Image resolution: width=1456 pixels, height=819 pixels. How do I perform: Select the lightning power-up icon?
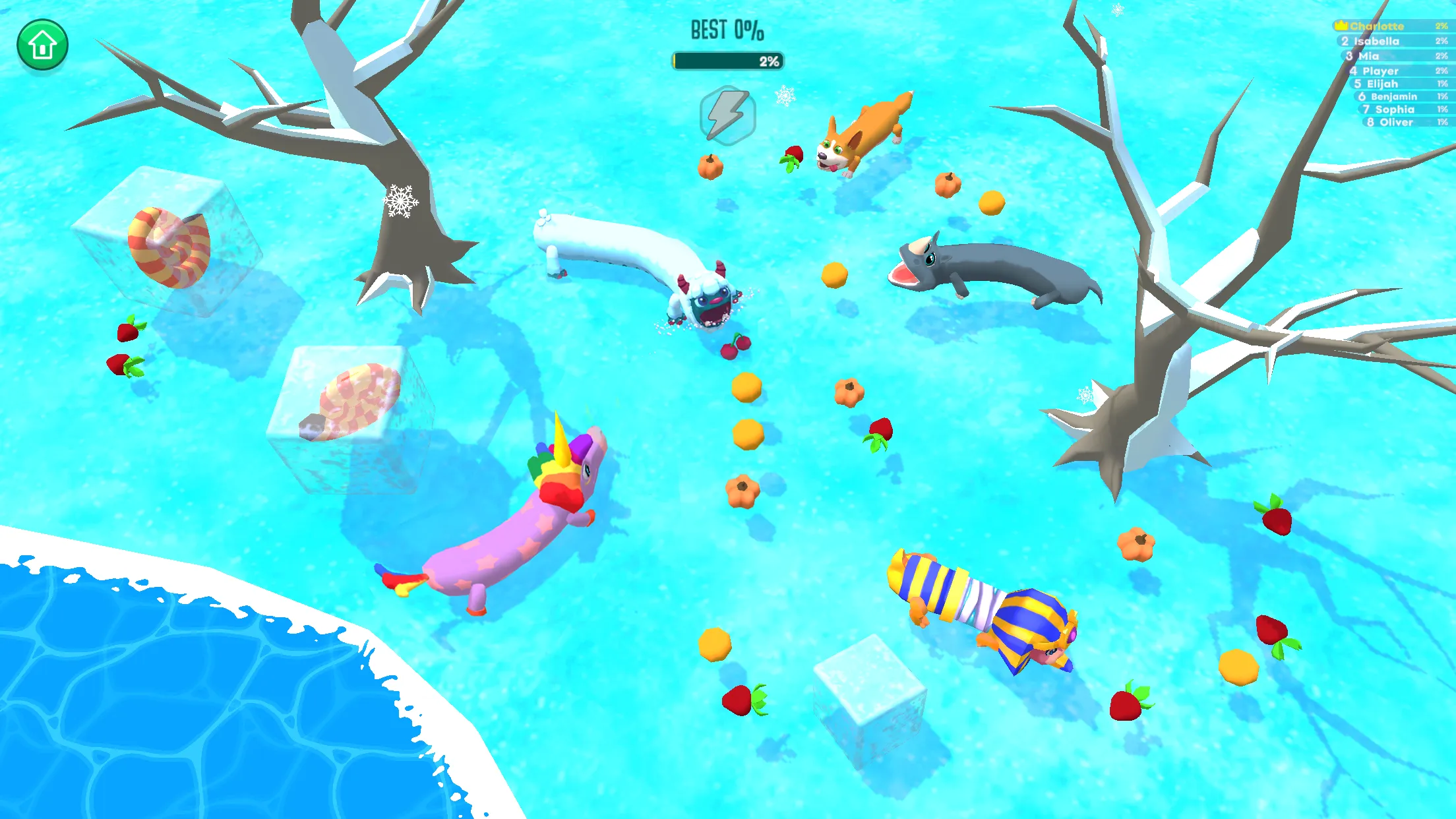click(728, 115)
